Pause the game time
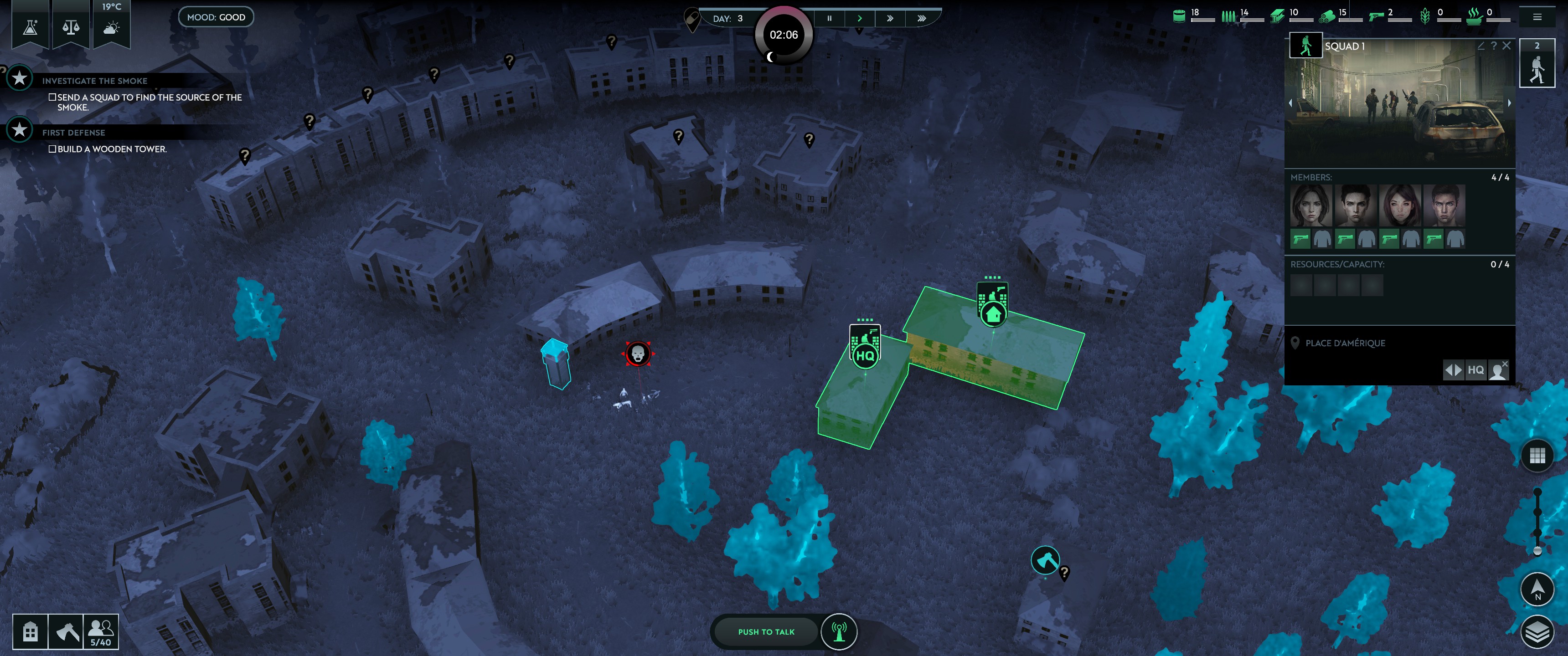 pos(829,18)
